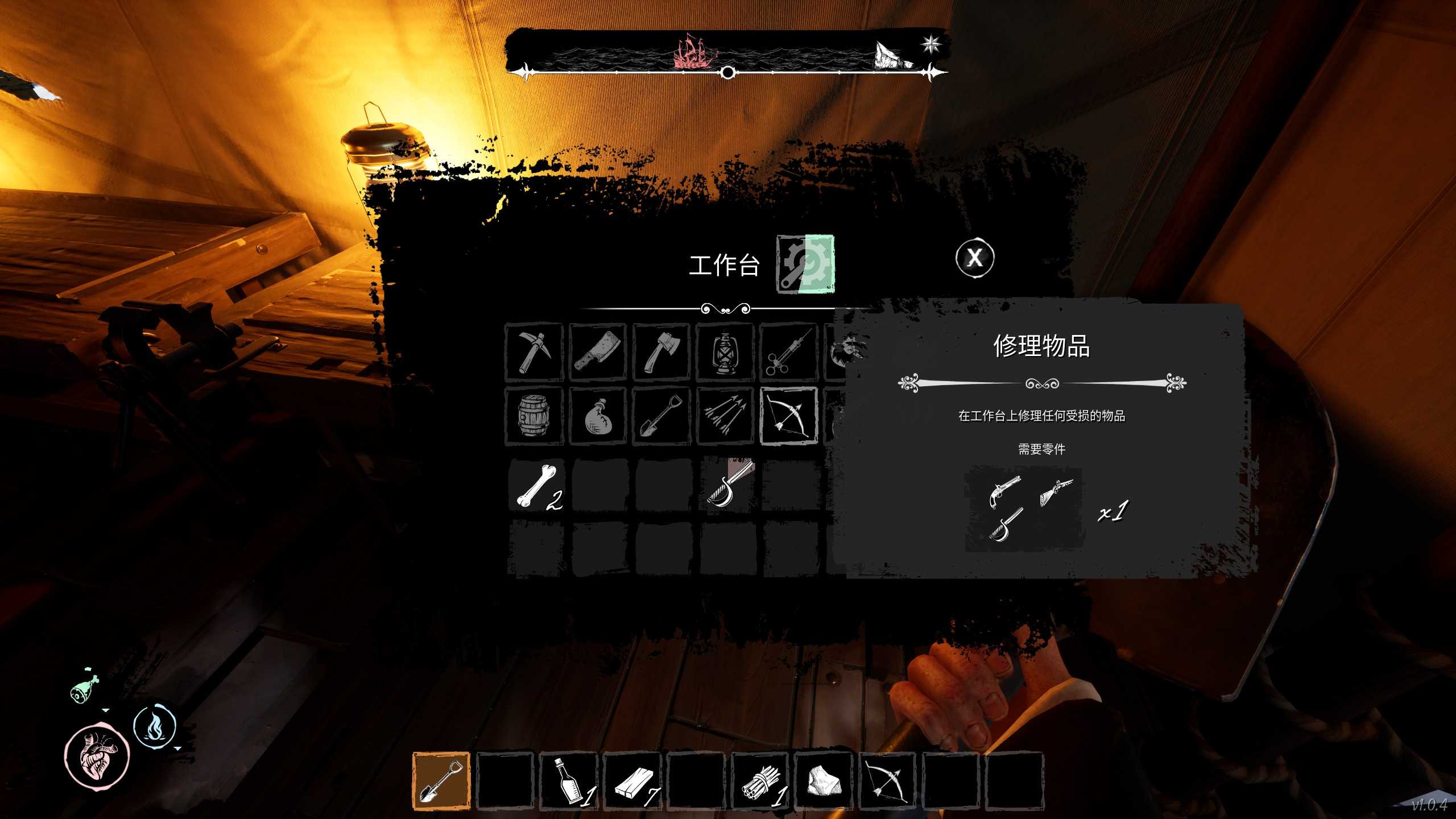
Task: Select the stone chunk hotbar slot
Action: point(824,780)
